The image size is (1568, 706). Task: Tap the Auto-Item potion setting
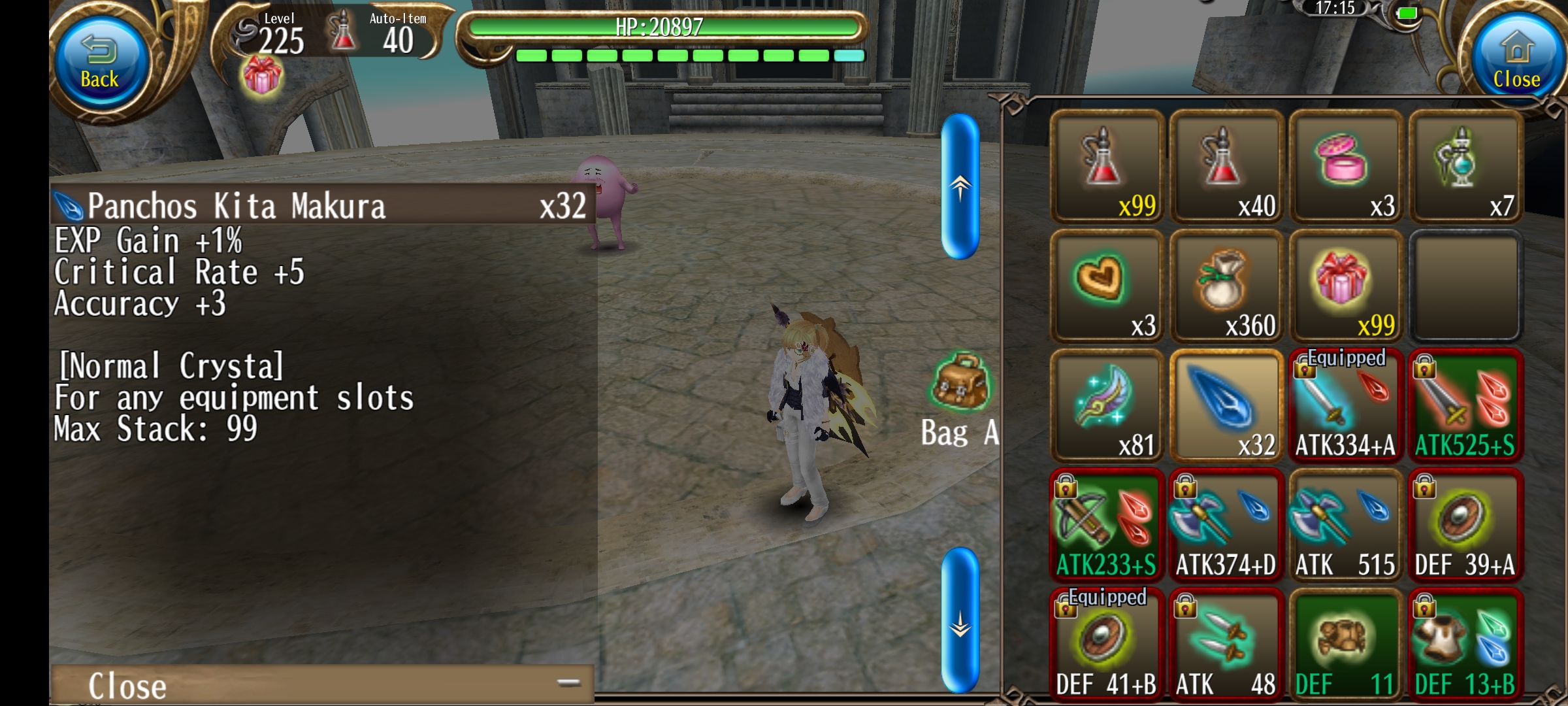(x=382, y=33)
